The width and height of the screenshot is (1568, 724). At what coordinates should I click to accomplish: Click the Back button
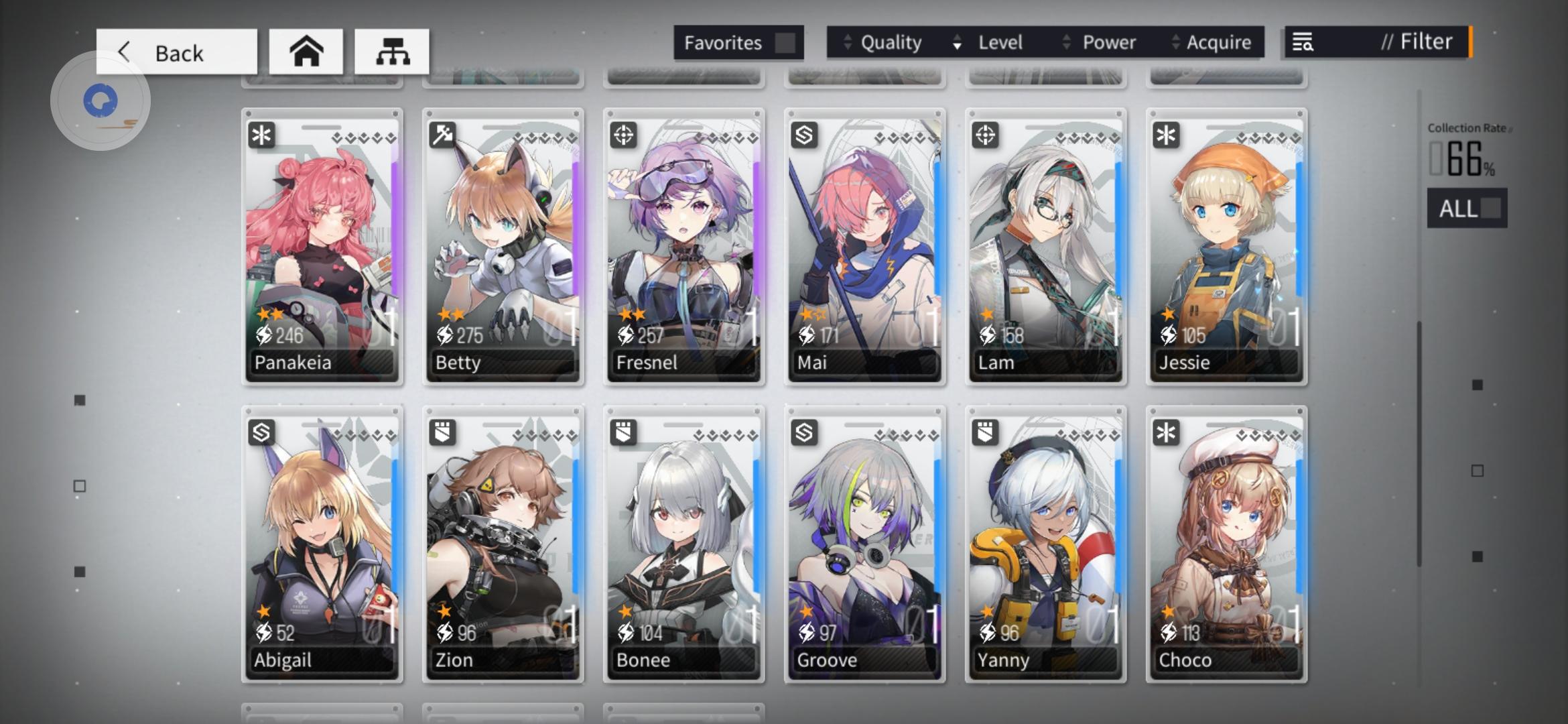point(176,51)
